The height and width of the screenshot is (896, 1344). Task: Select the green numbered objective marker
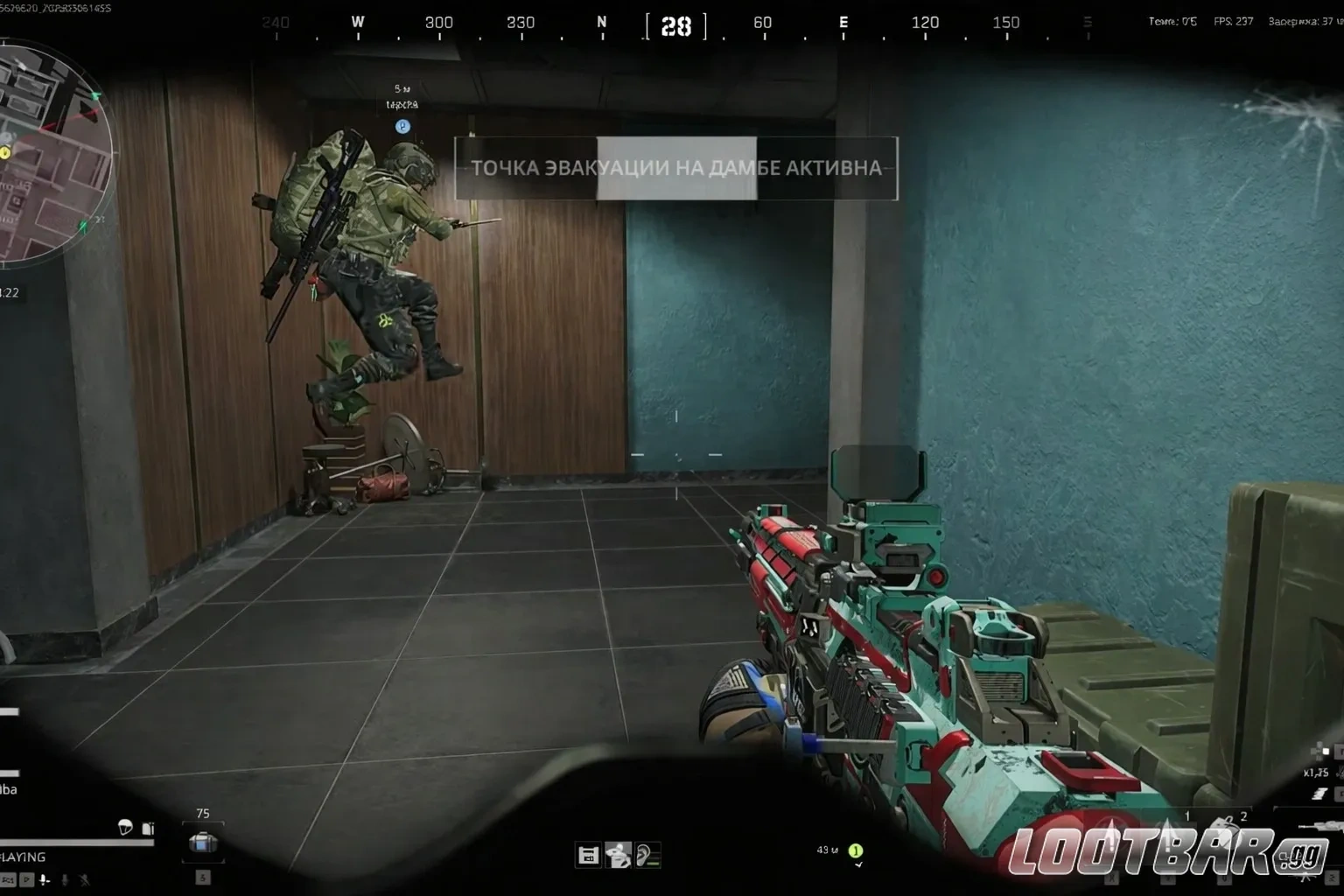click(x=856, y=850)
